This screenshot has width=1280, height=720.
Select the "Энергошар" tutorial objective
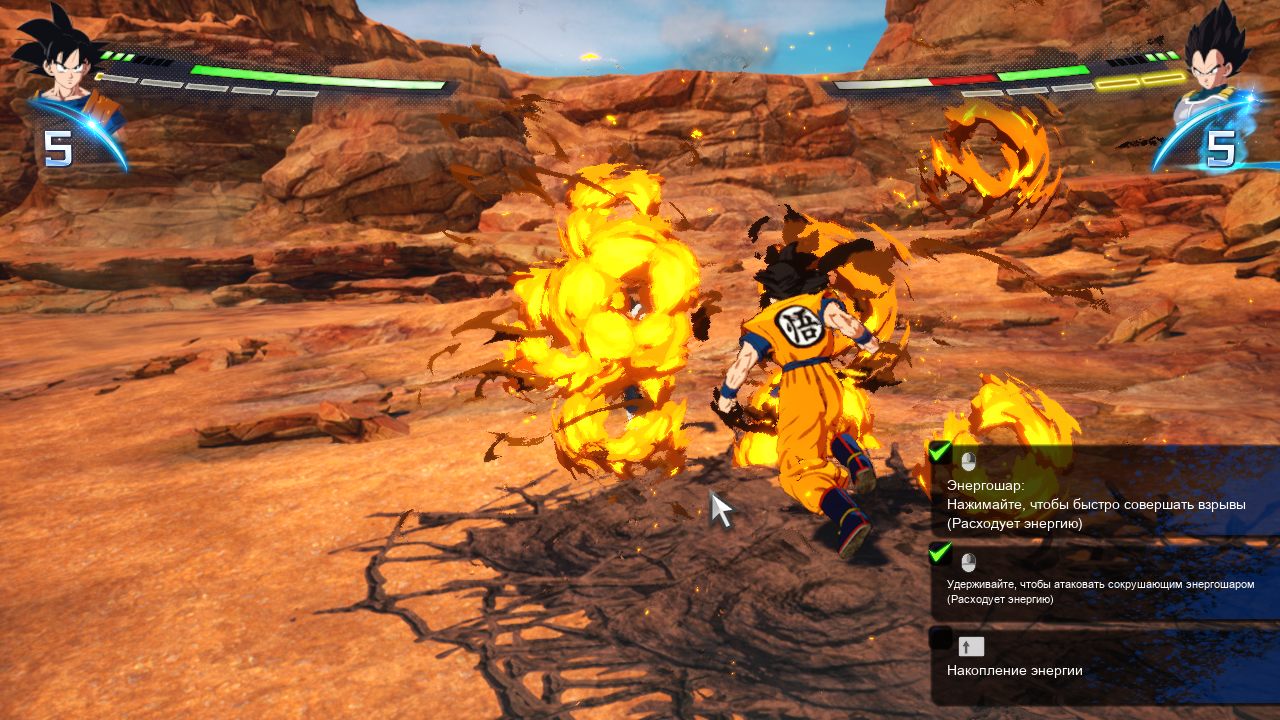click(x=1095, y=504)
